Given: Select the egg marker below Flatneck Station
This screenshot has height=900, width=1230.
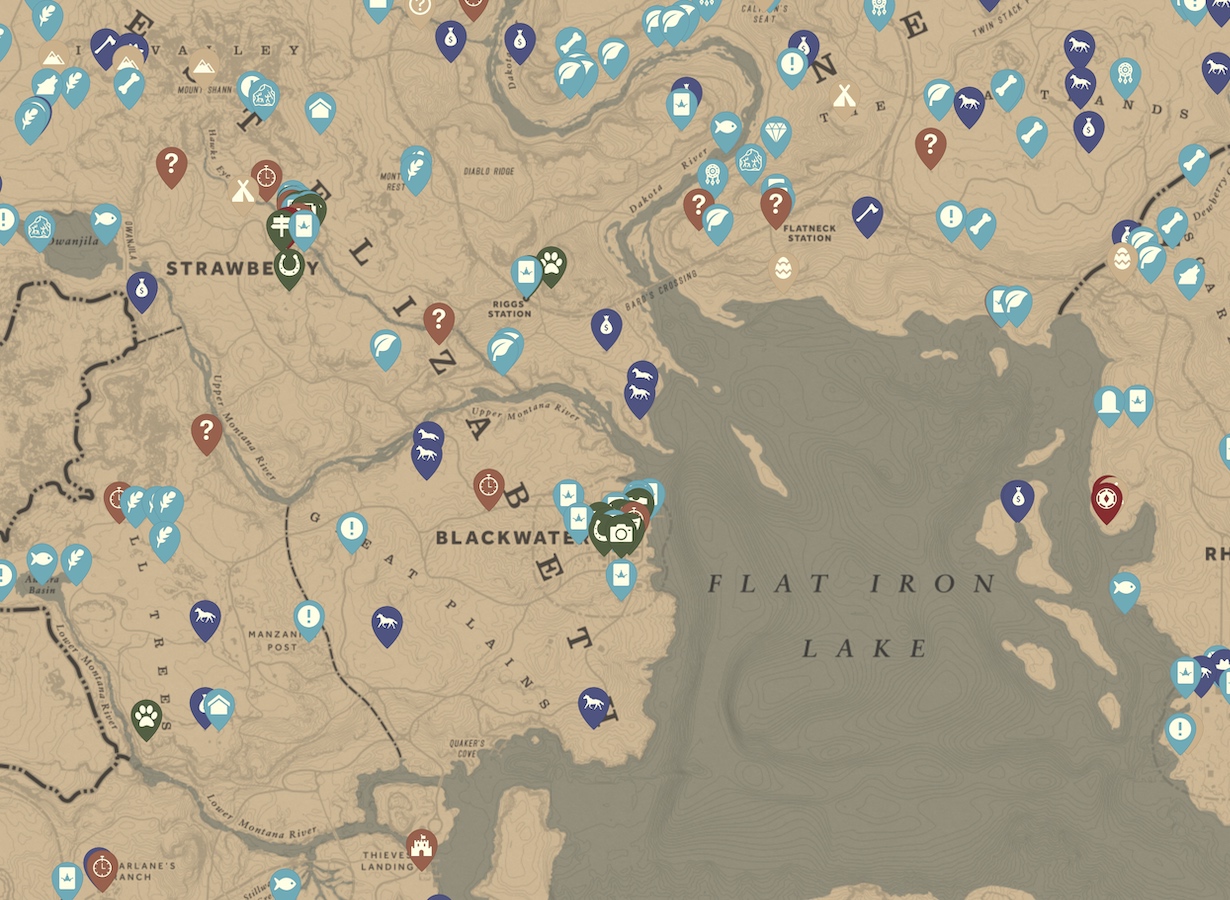Looking at the screenshot, I should (782, 268).
